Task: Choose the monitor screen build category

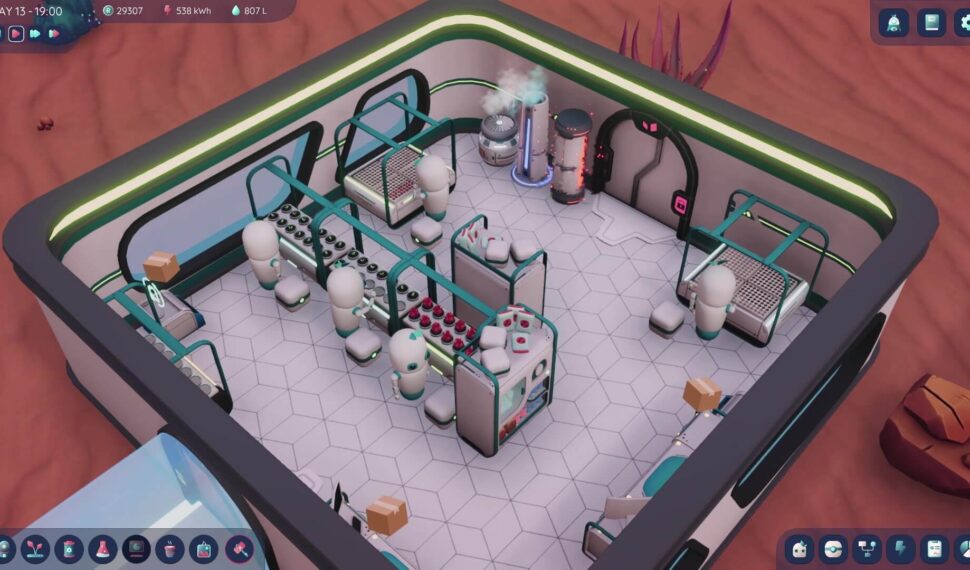Action: point(136,549)
